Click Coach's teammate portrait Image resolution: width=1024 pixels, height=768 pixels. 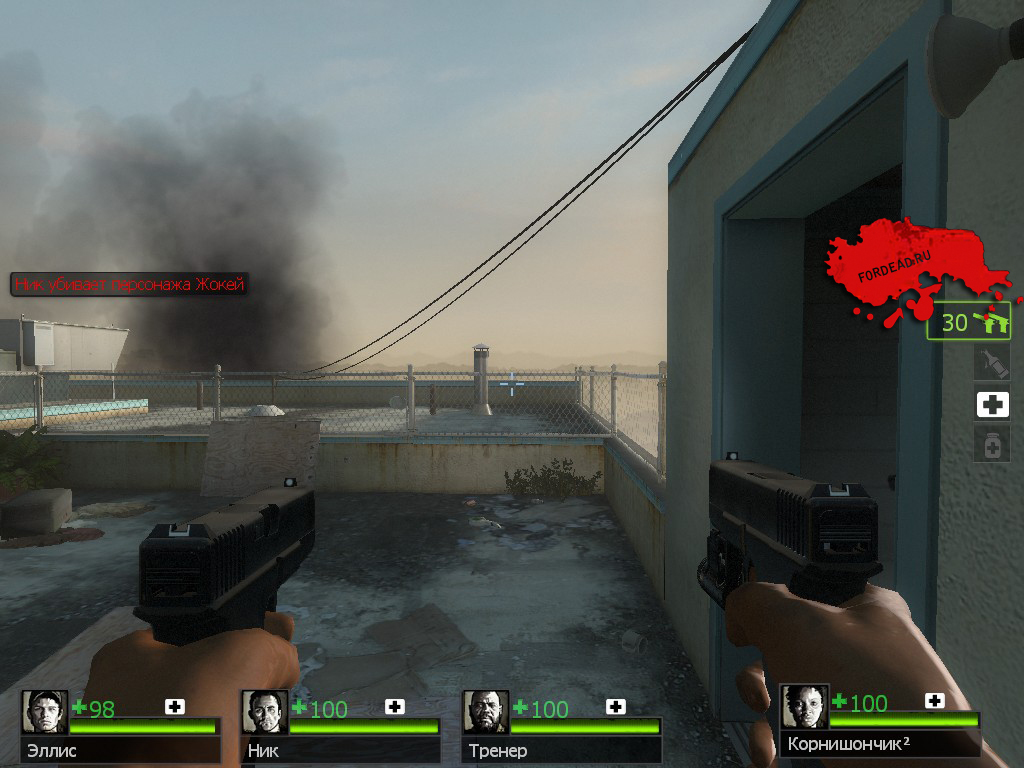point(486,712)
